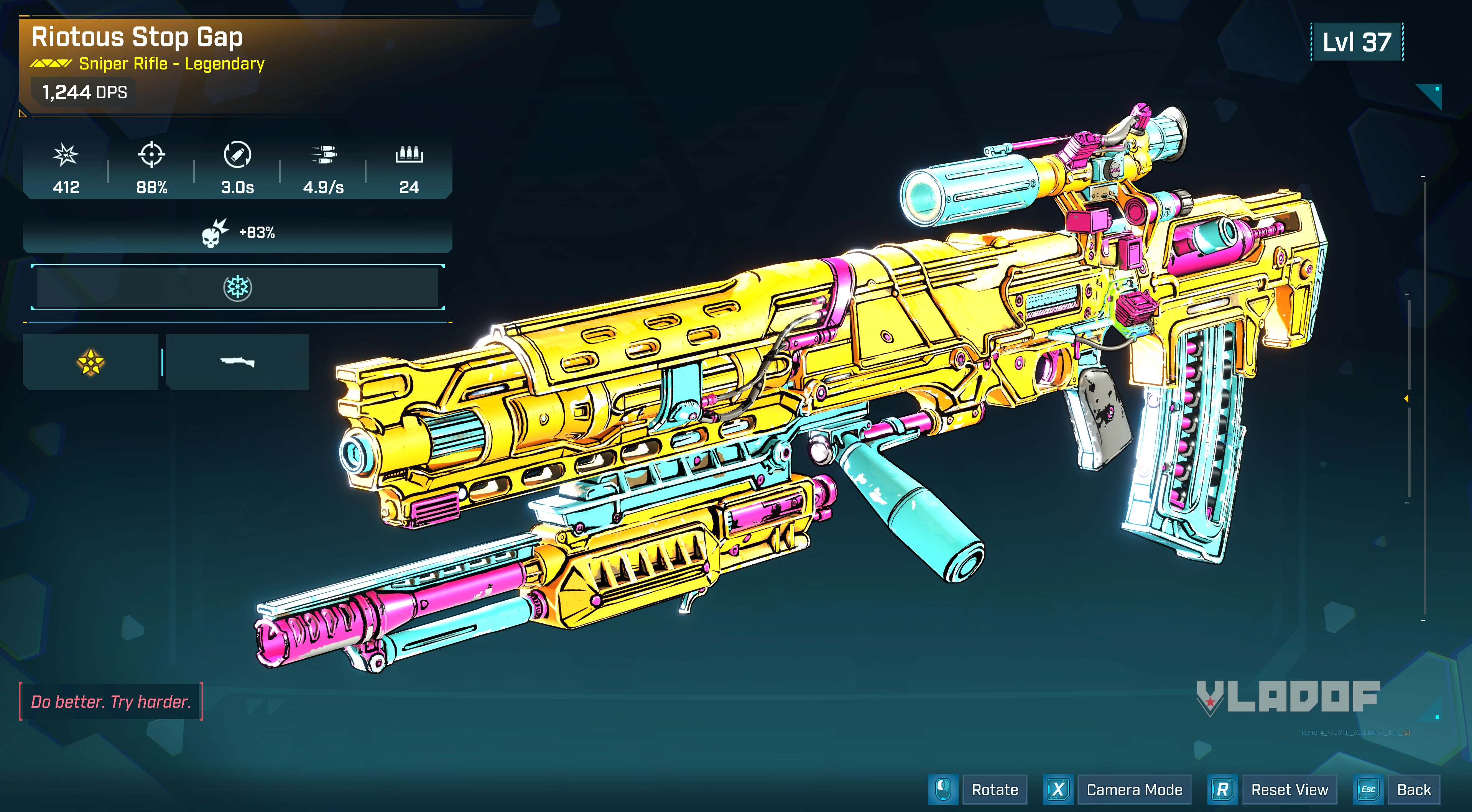
Task: Switch to Camera Mode
Action: (1134, 790)
